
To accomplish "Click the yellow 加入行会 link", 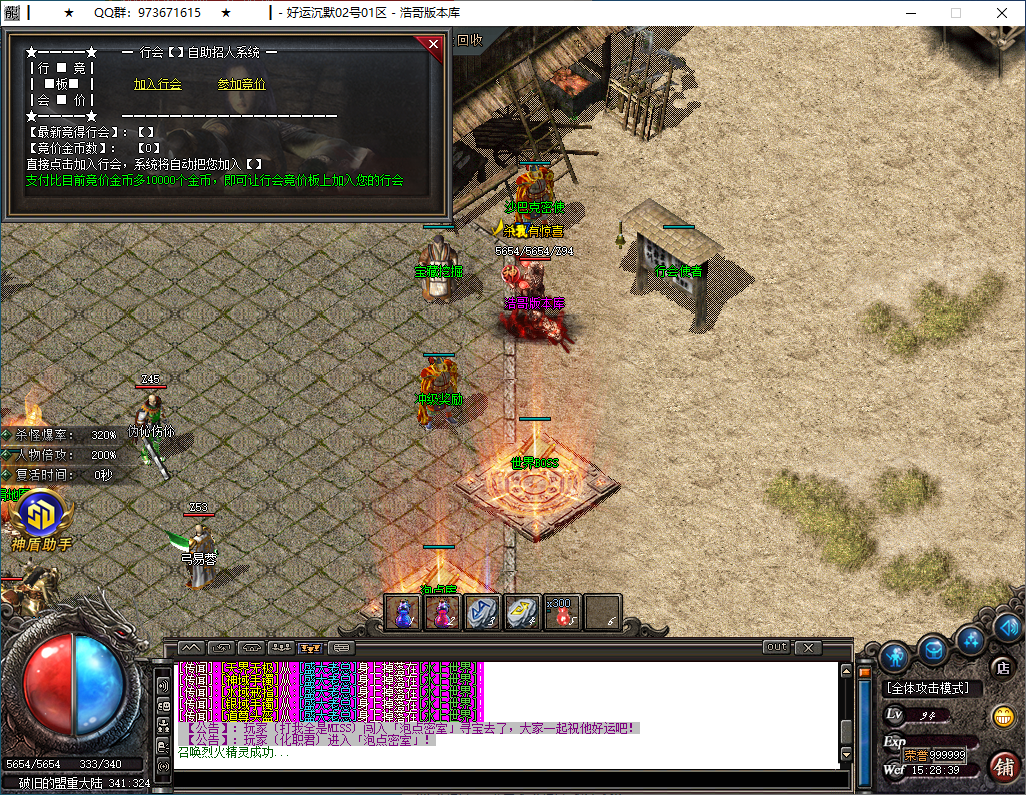I will click(x=158, y=85).
